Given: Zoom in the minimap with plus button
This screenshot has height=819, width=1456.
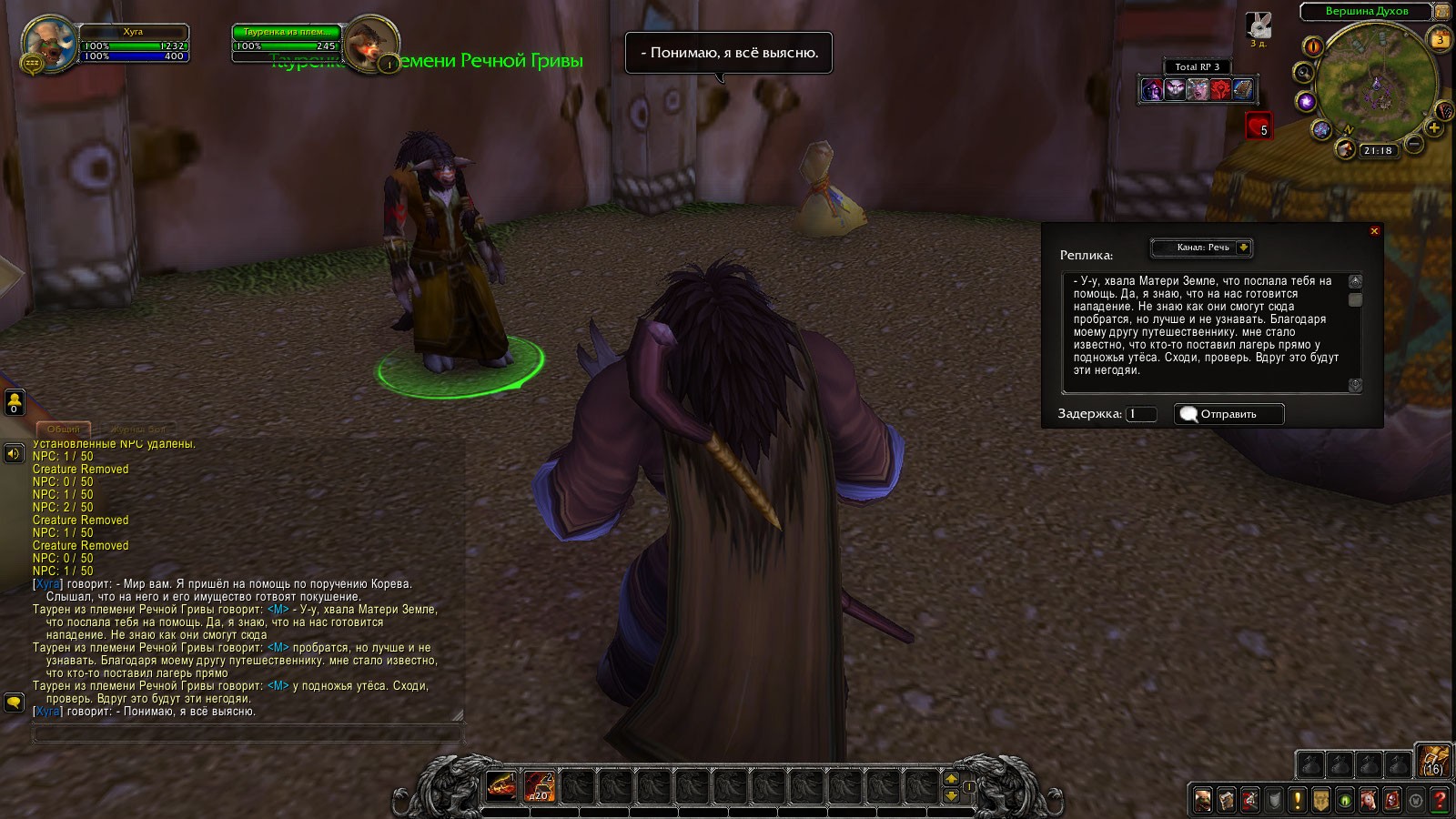Looking at the screenshot, I should (x=1435, y=128).
